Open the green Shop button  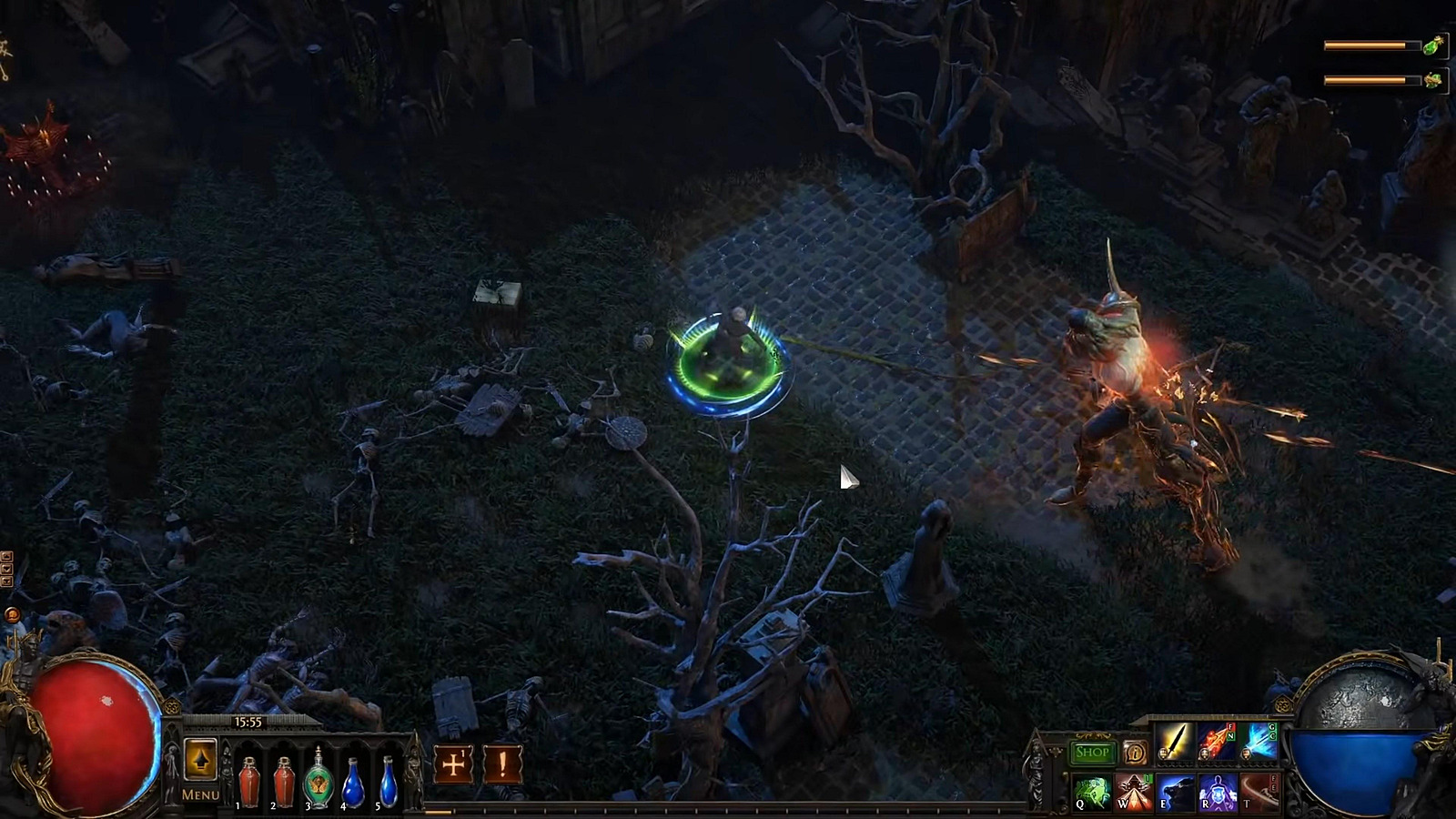tap(1092, 753)
